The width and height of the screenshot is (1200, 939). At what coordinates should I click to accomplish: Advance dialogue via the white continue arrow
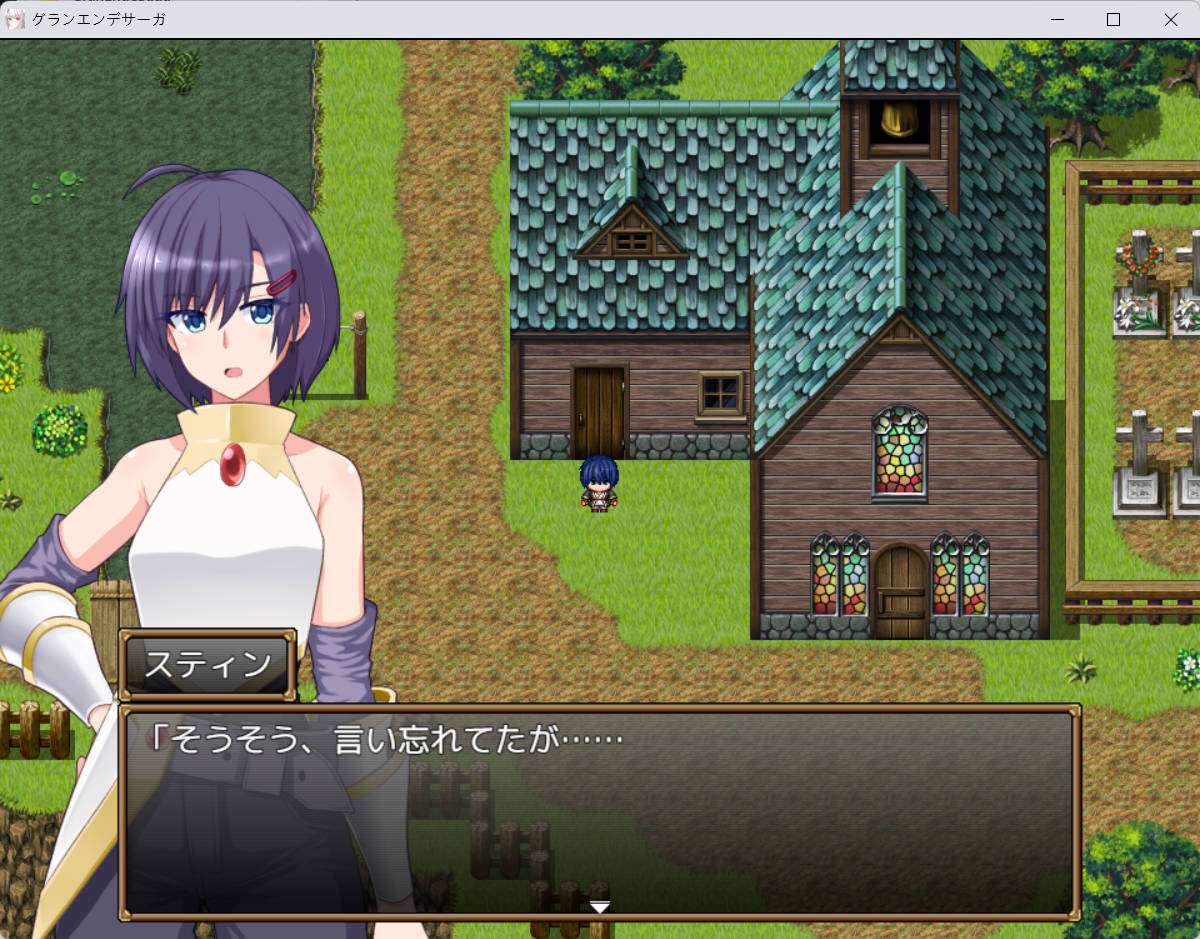pyautogui.click(x=599, y=907)
